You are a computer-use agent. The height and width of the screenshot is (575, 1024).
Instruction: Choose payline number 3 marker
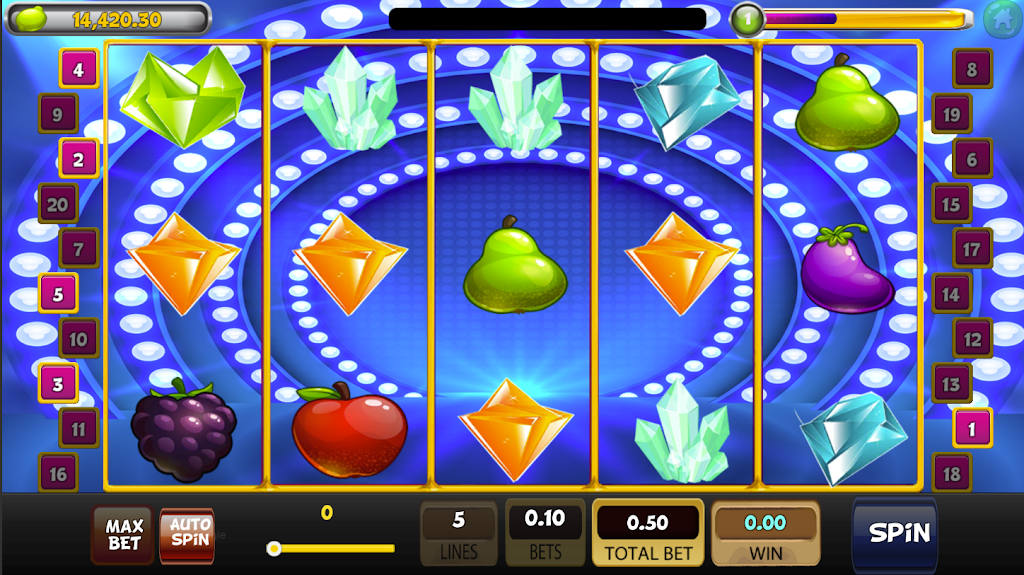(58, 383)
